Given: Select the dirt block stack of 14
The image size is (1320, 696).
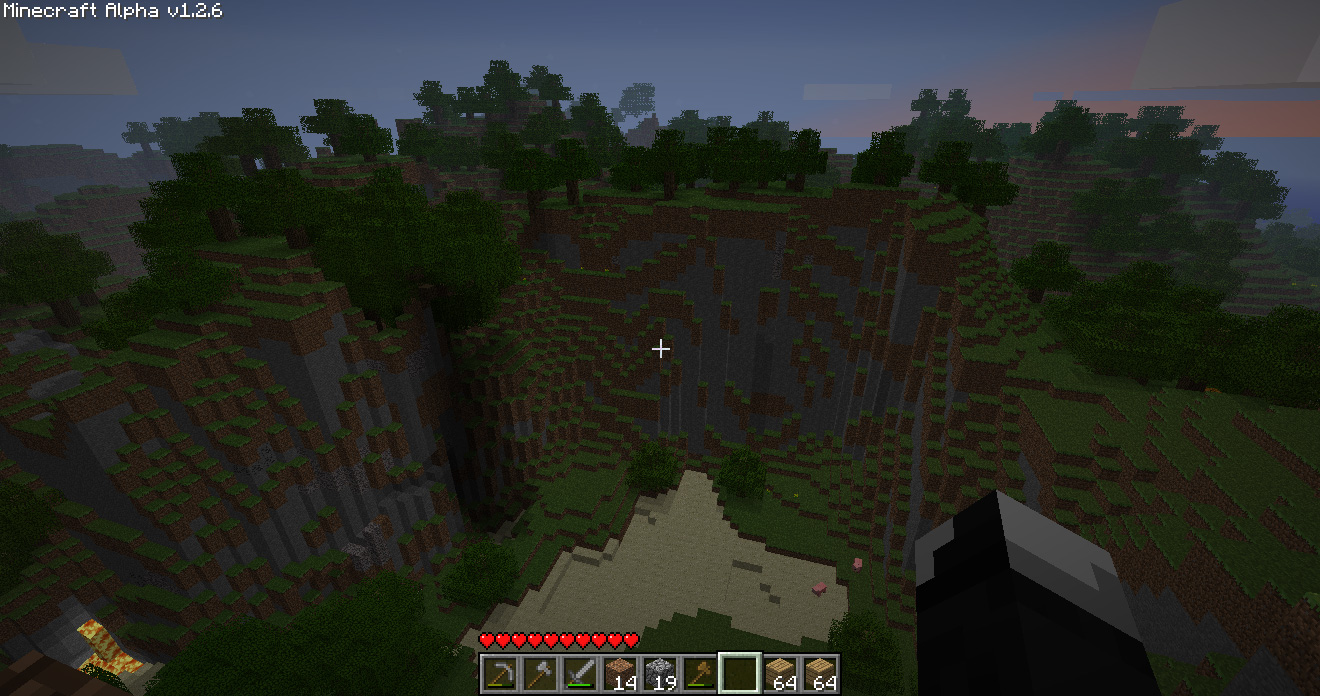Looking at the screenshot, I should (x=620, y=674).
